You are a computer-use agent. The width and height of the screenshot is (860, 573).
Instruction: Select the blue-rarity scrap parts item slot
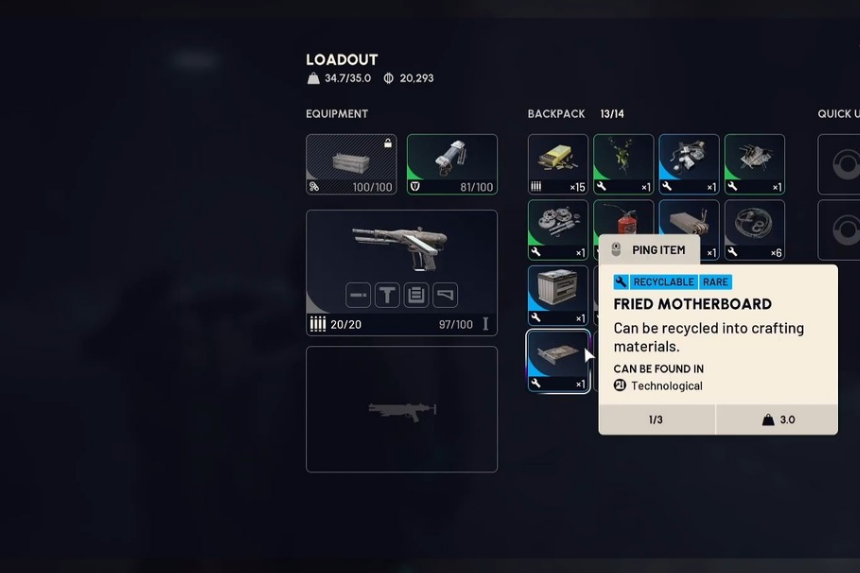pyautogui.click(x=689, y=164)
